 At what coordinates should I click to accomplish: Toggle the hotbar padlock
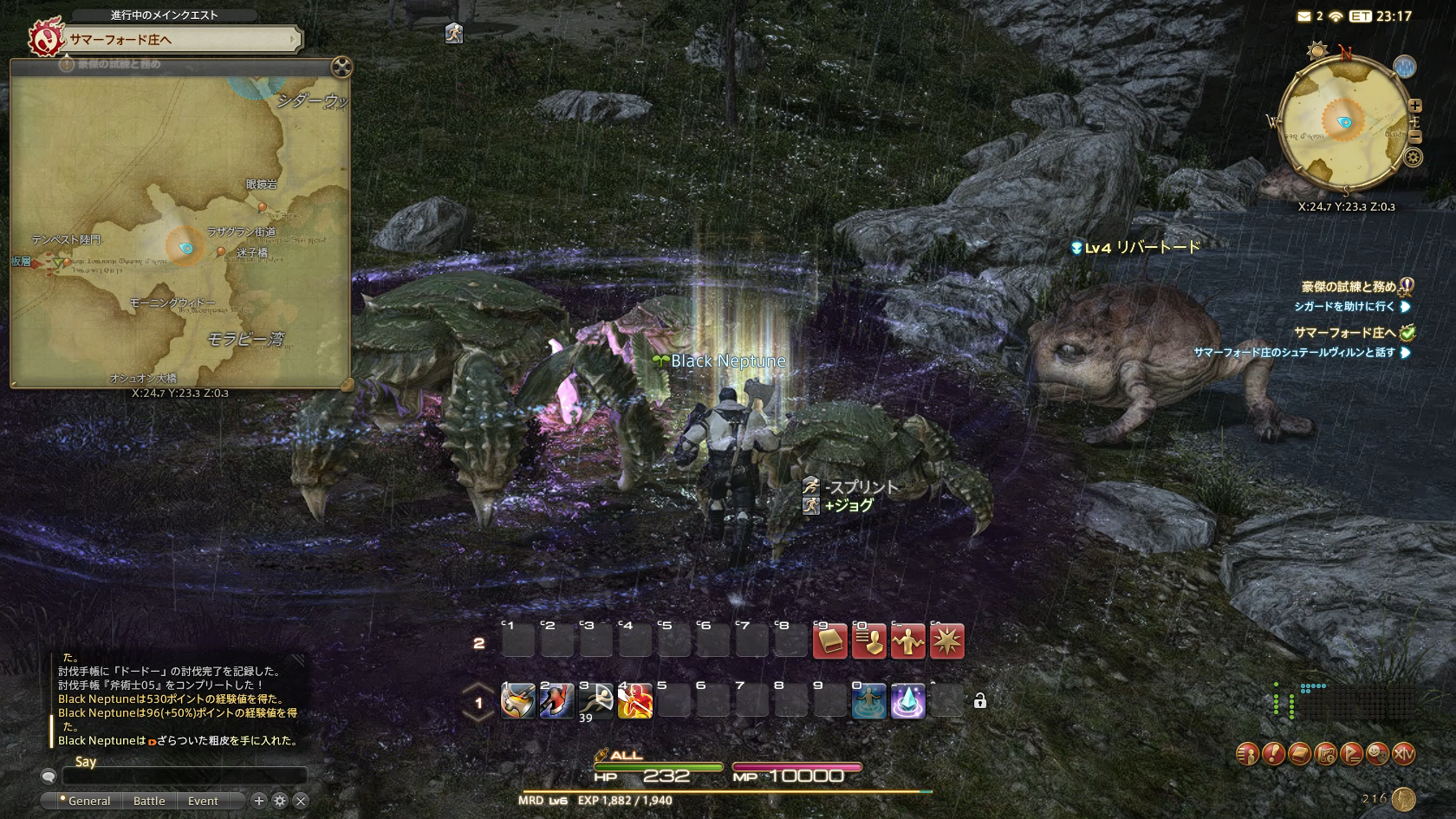[980, 701]
